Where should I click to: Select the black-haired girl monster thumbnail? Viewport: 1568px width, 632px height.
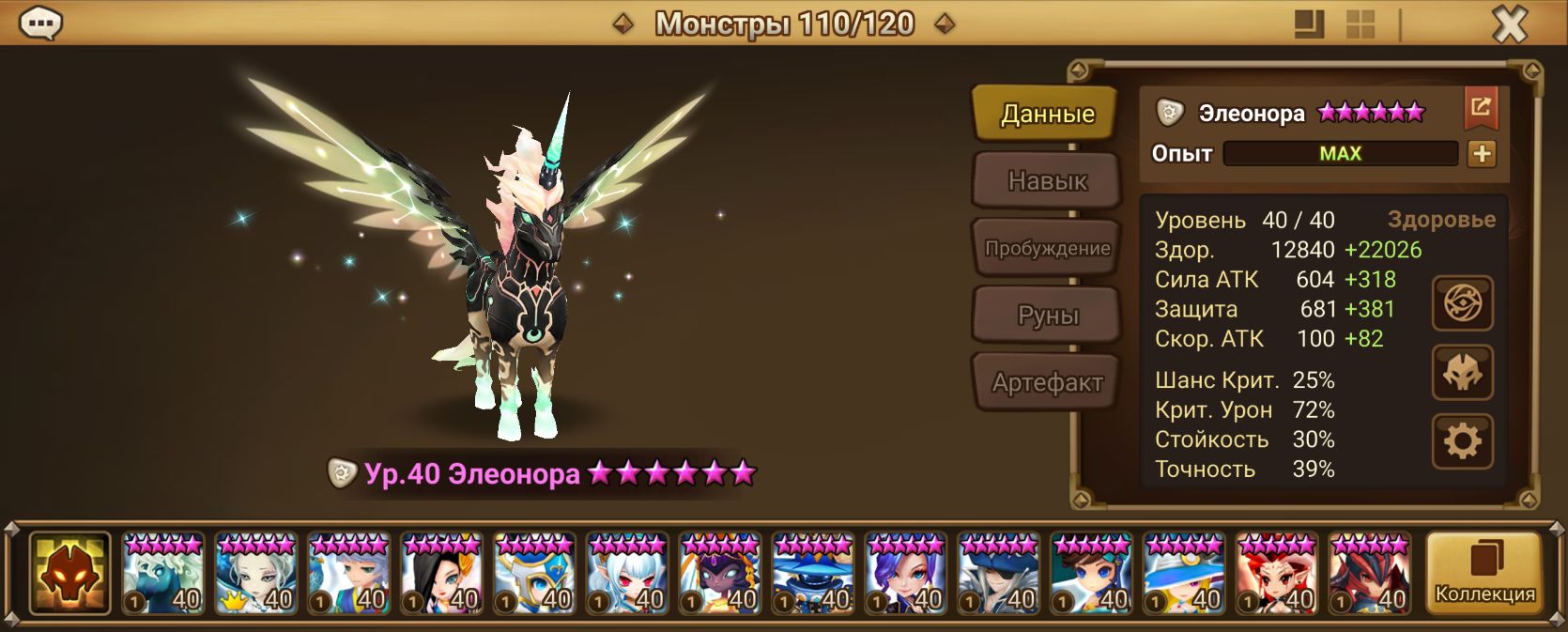pos(441,574)
